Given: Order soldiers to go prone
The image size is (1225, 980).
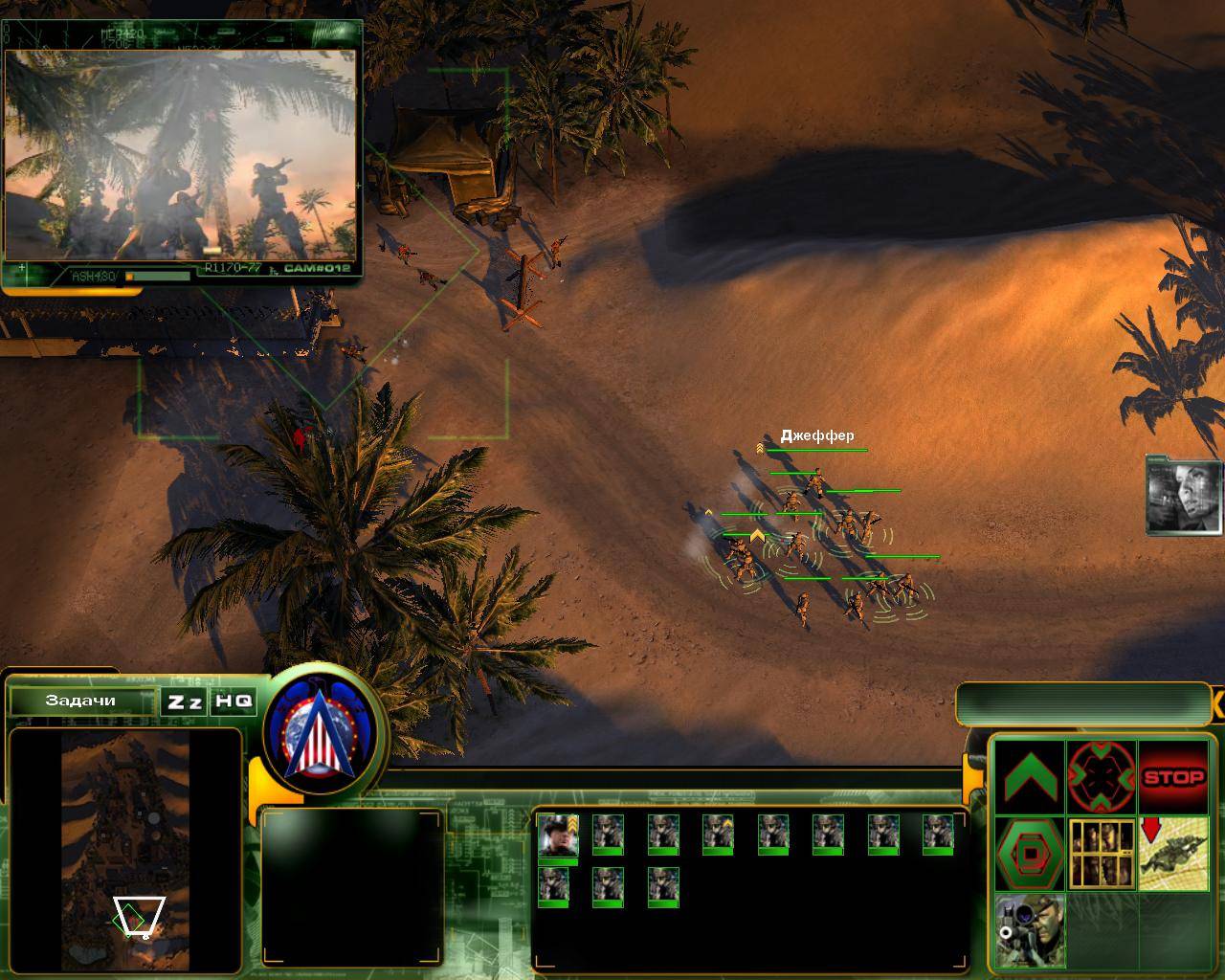Looking at the screenshot, I should 1173,853.
